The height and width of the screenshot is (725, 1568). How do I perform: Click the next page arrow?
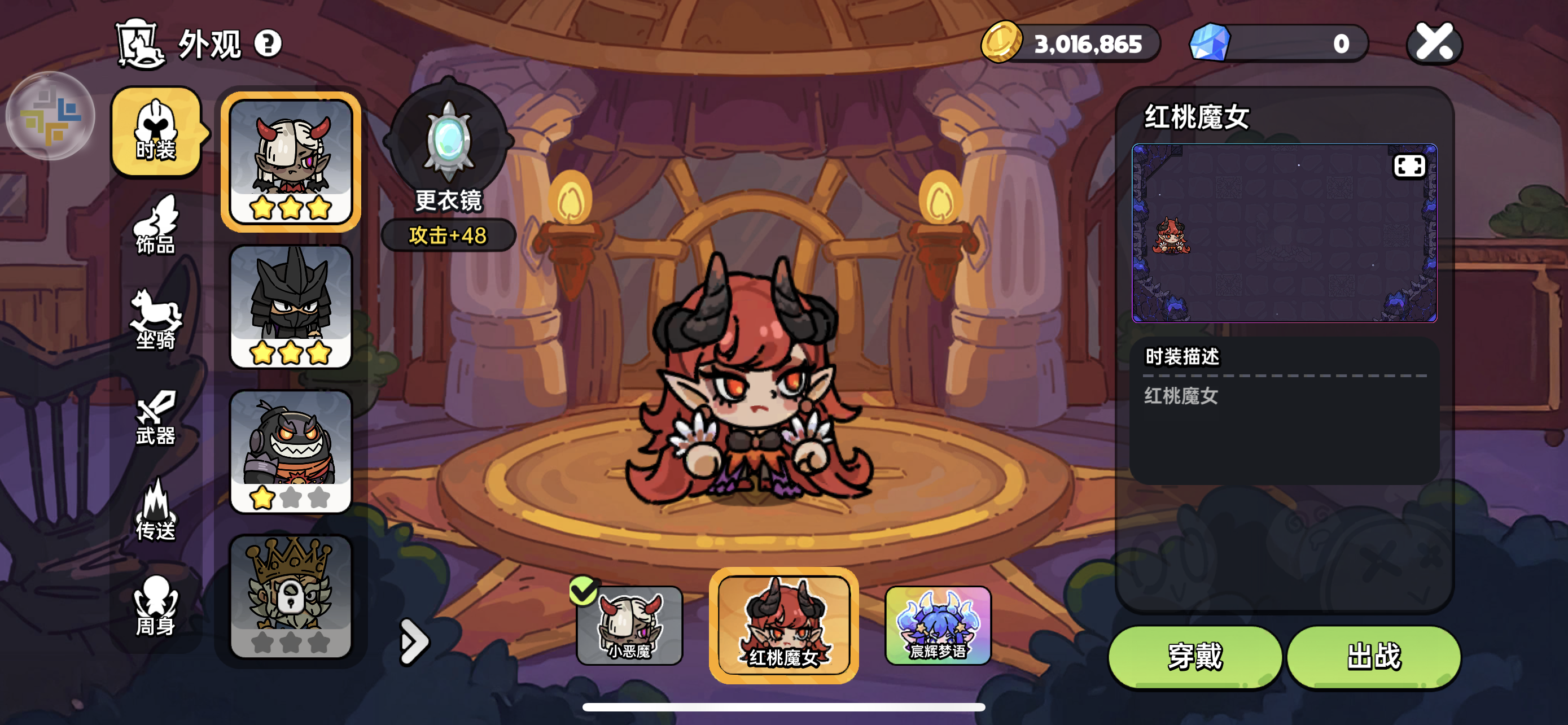[x=414, y=641]
